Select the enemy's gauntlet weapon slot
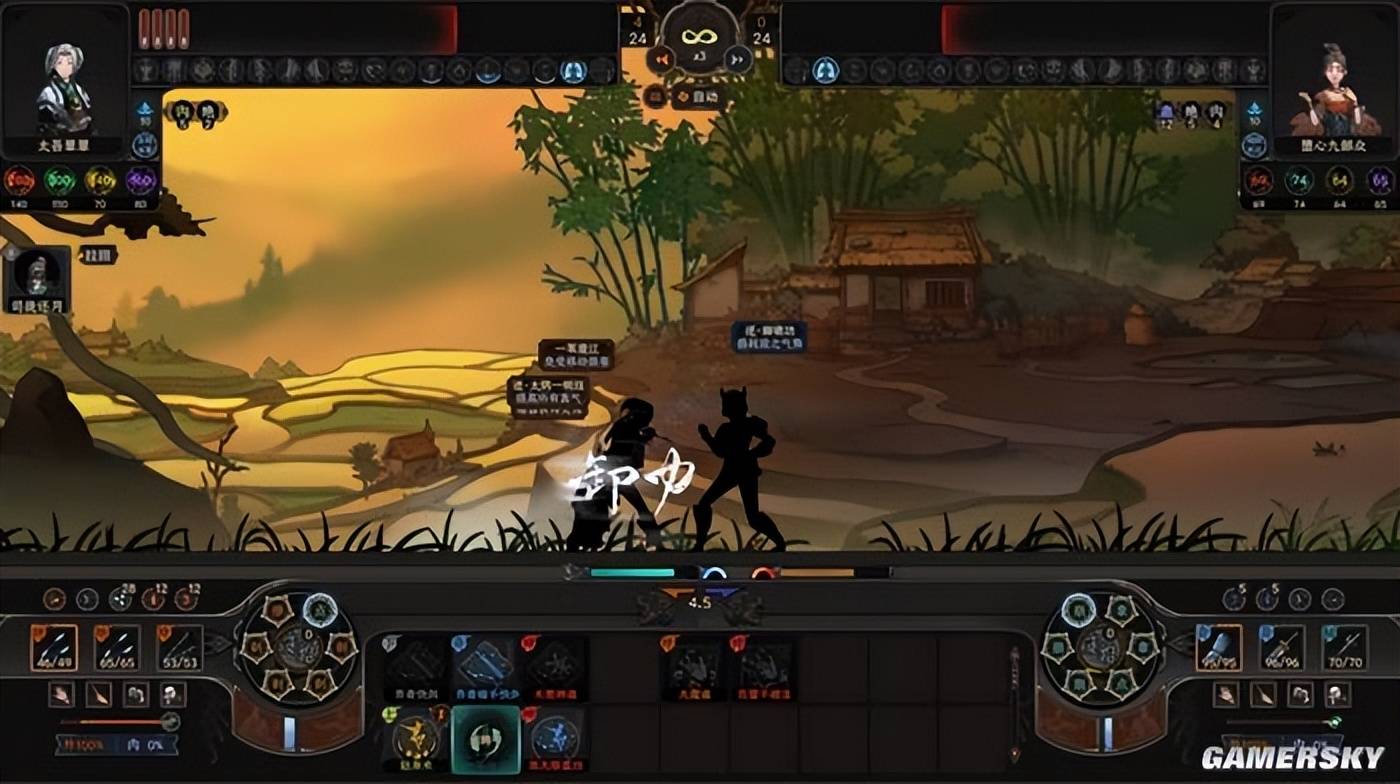This screenshot has width=1400, height=784. [1218, 648]
